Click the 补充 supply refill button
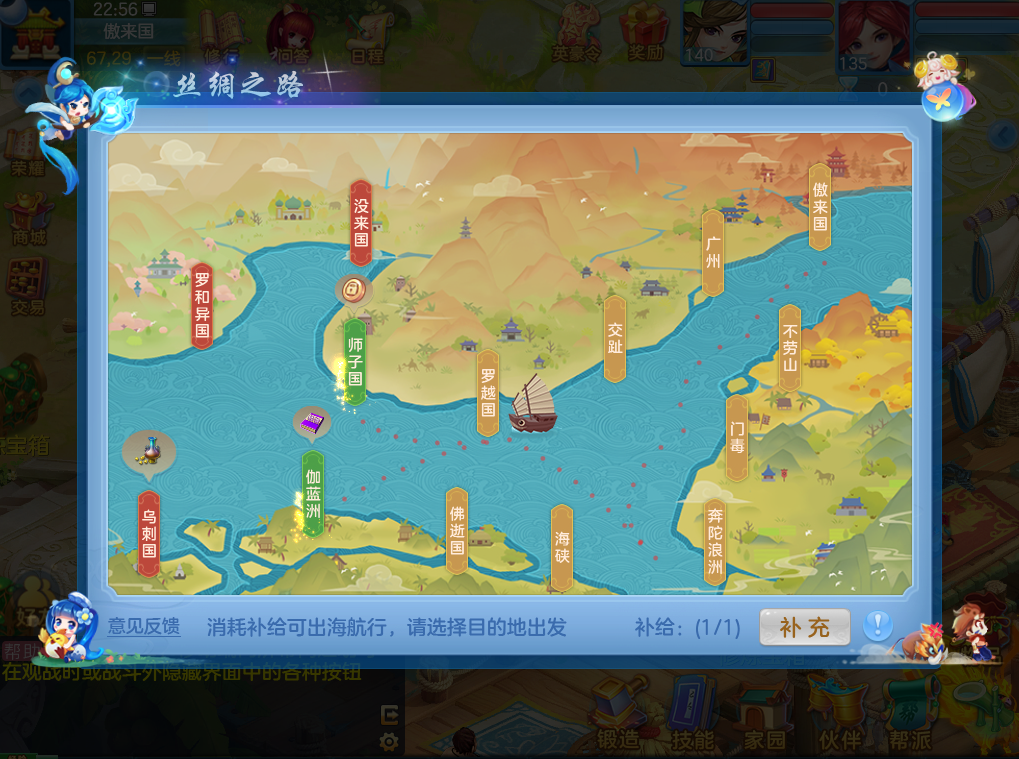1019x759 pixels. [x=805, y=628]
